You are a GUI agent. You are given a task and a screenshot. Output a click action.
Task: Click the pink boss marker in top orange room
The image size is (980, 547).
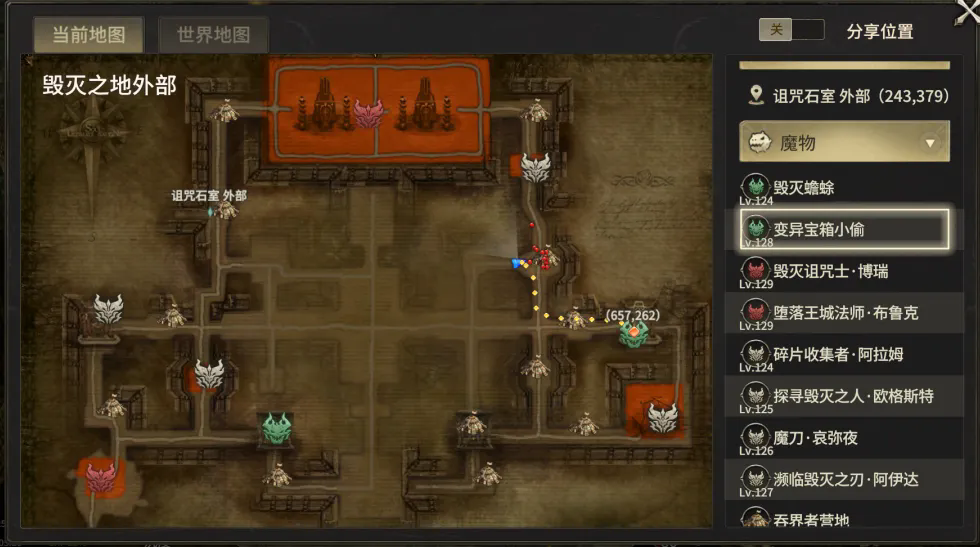(368, 113)
